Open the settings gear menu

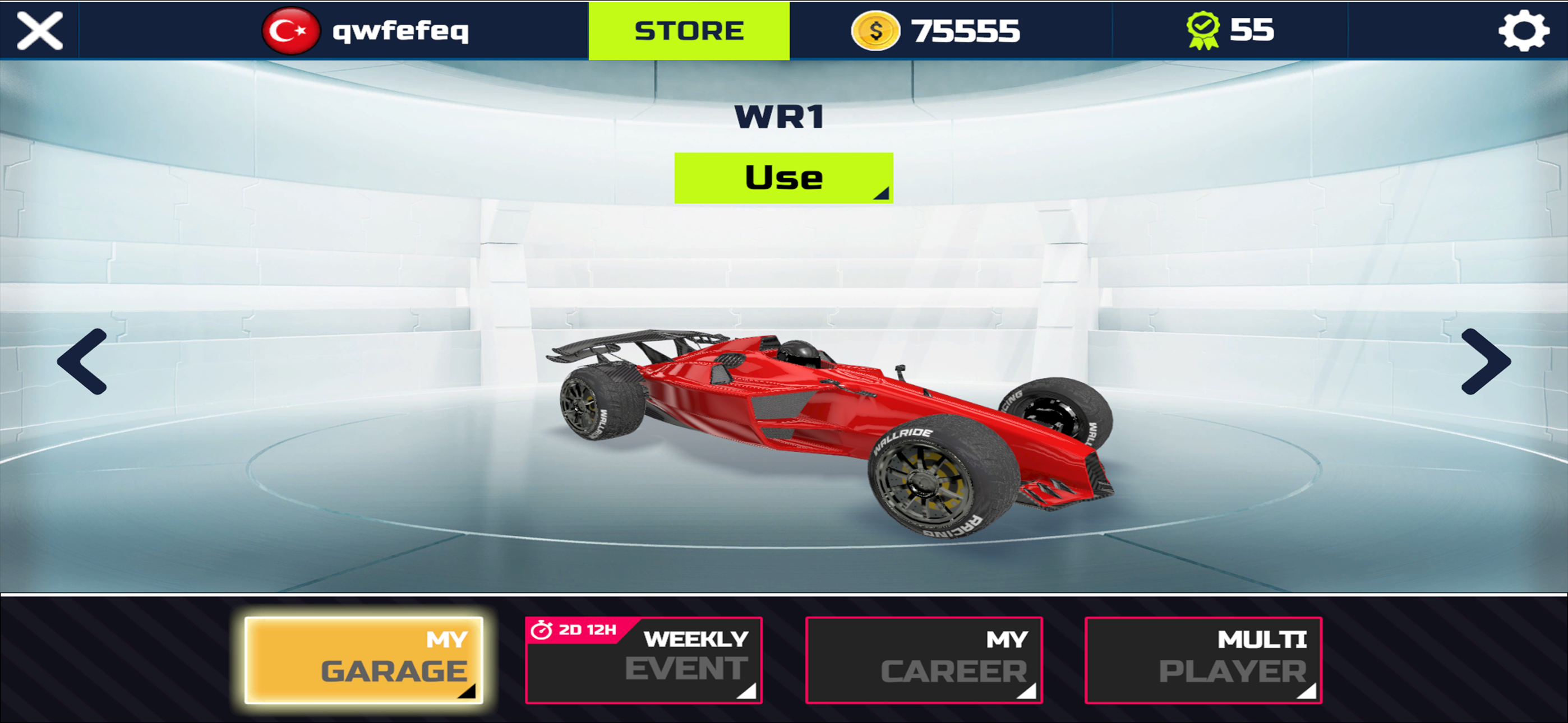pyautogui.click(x=1524, y=30)
